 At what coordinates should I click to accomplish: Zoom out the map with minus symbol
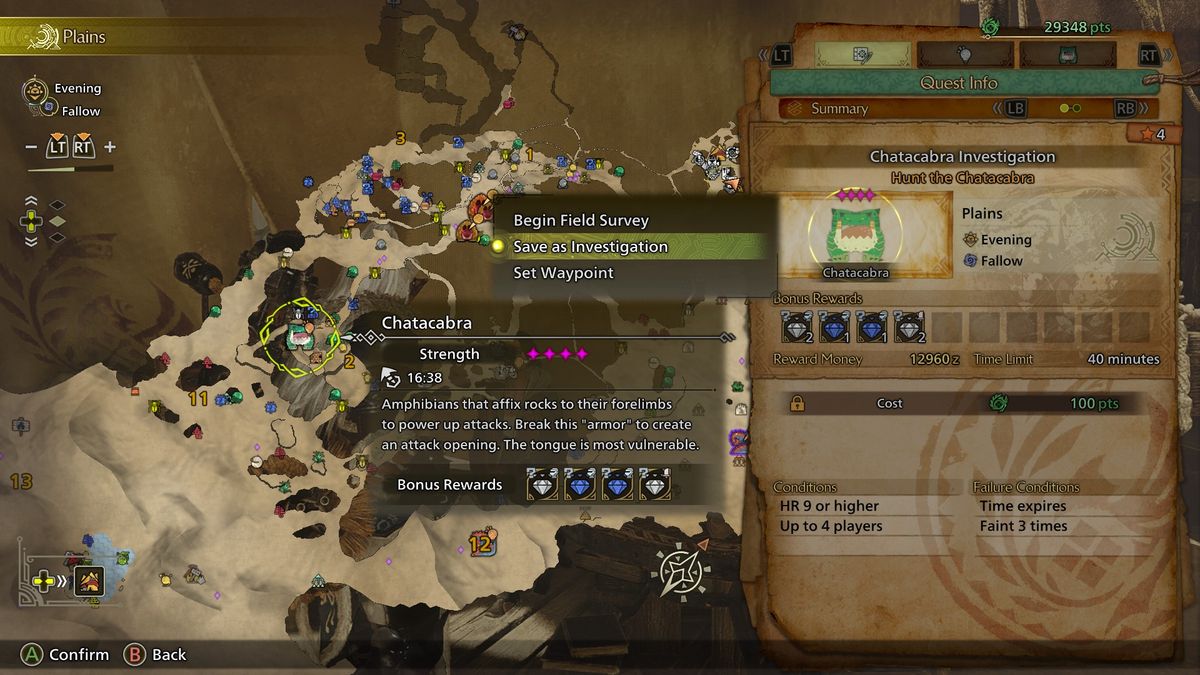point(32,147)
